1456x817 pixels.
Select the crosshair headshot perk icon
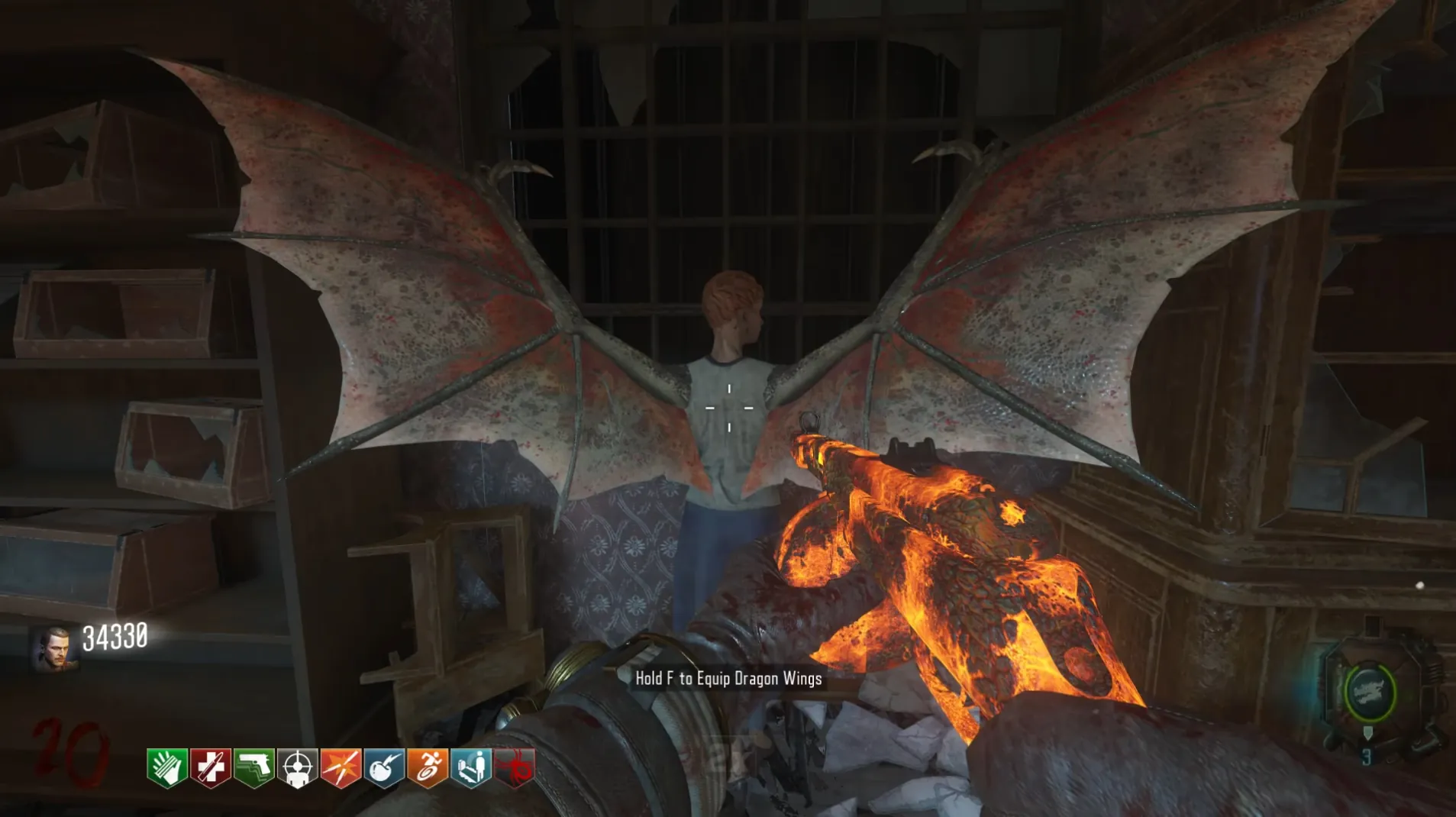(297, 767)
